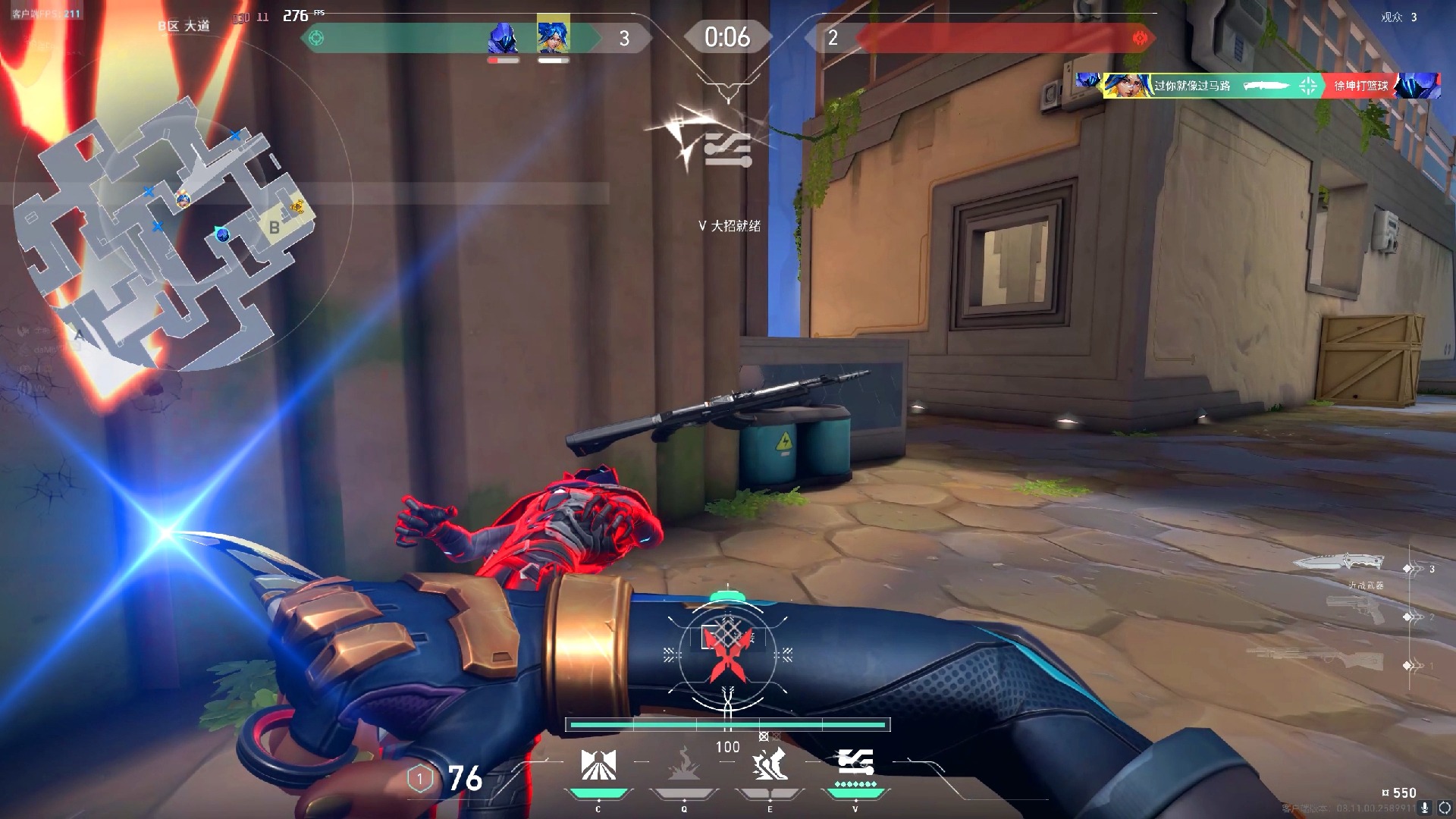Image resolution: width=1456 pixels, height=819 pixels.
Task: Click the shield armor icon beside health
Action: pyautogui.click(x=420, y=778)
